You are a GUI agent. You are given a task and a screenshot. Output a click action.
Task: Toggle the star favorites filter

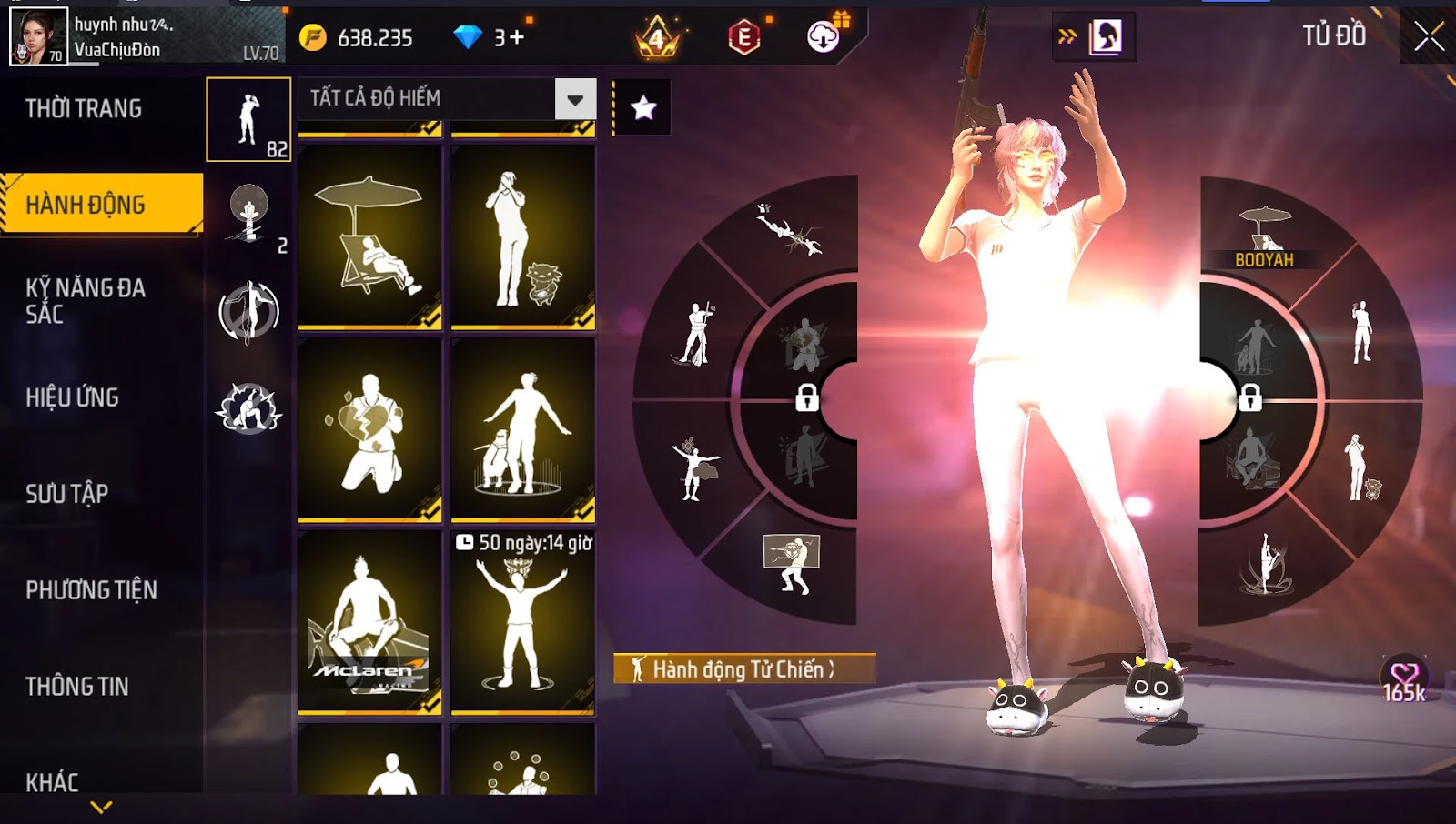coord(643,108)
